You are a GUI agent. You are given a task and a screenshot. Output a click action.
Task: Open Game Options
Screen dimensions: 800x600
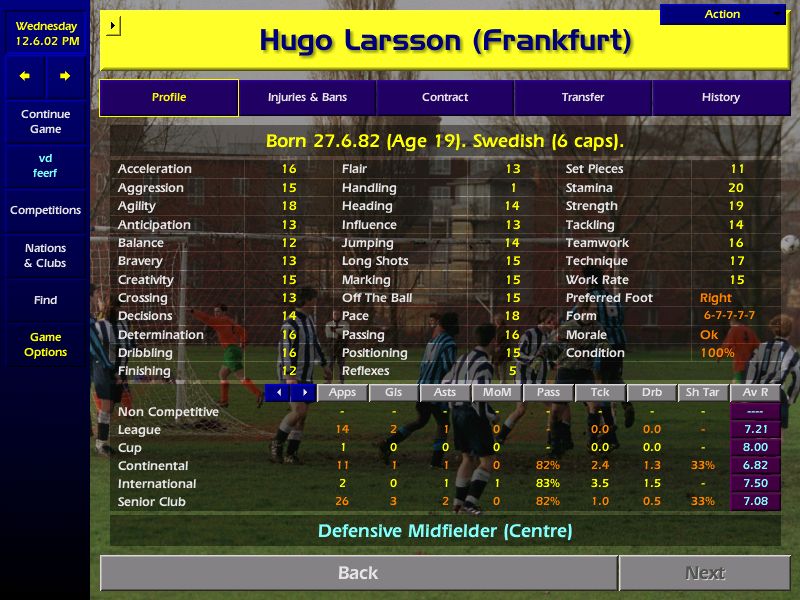(45, 344)
